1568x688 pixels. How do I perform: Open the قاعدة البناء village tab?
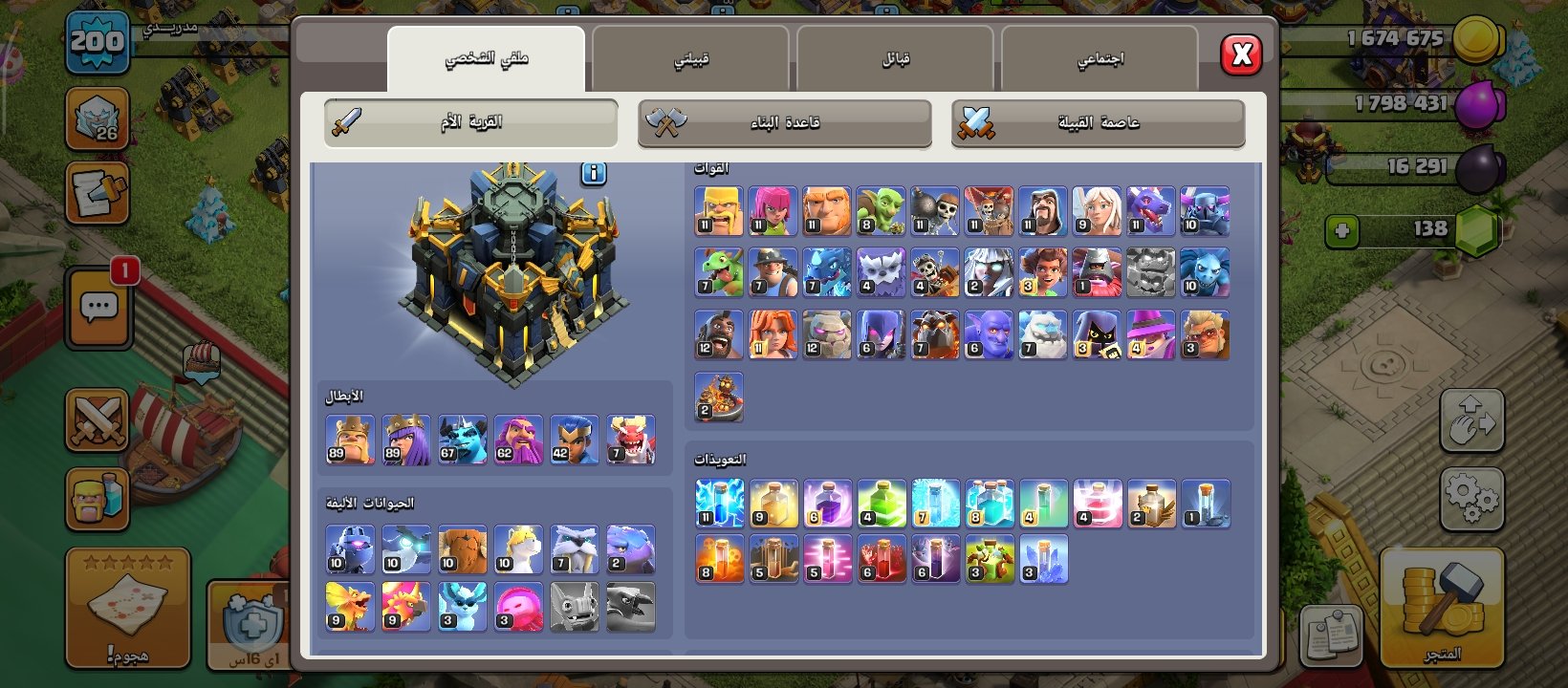click(784, 122)
